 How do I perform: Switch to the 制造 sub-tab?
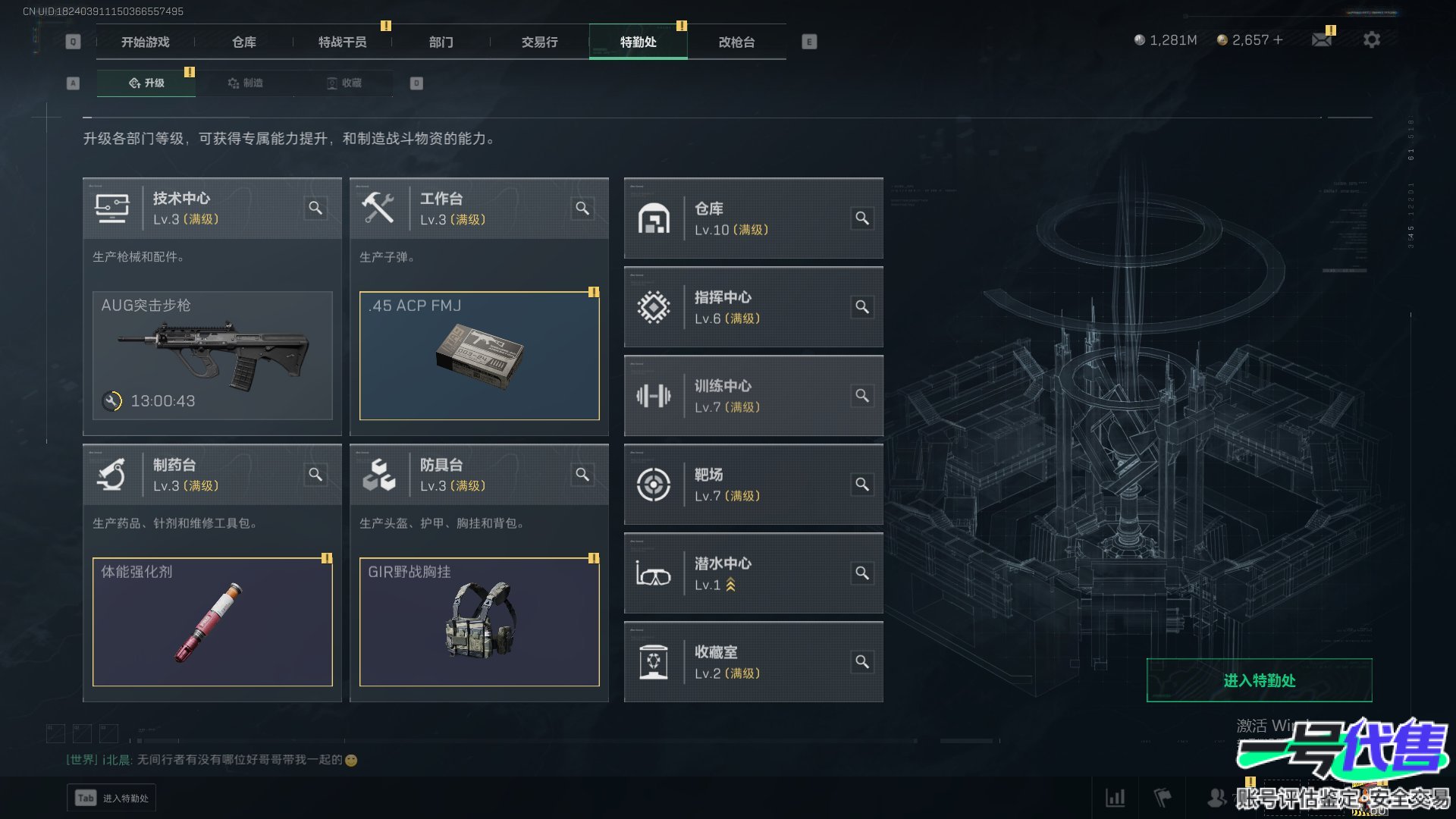[x=245, y=83]
